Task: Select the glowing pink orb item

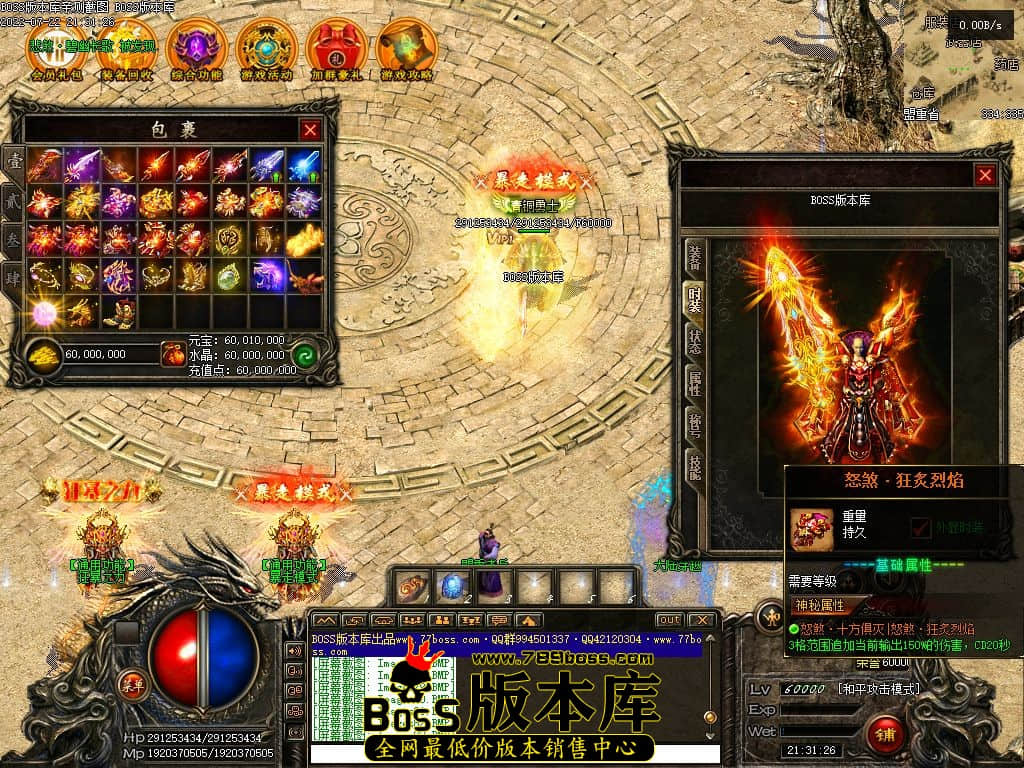Action: (x=44, y=311)
